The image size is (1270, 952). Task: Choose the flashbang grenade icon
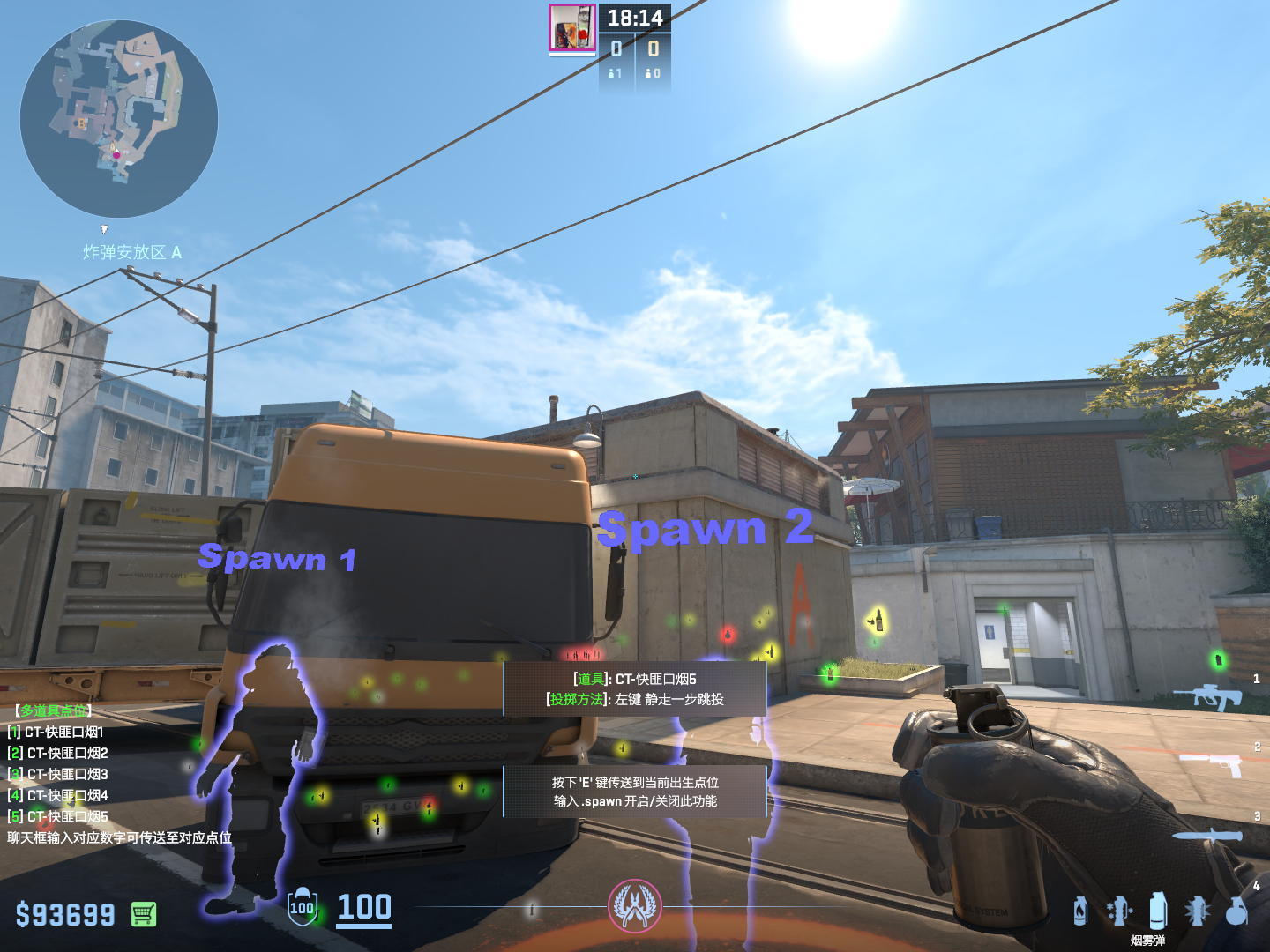[1197, 911]
